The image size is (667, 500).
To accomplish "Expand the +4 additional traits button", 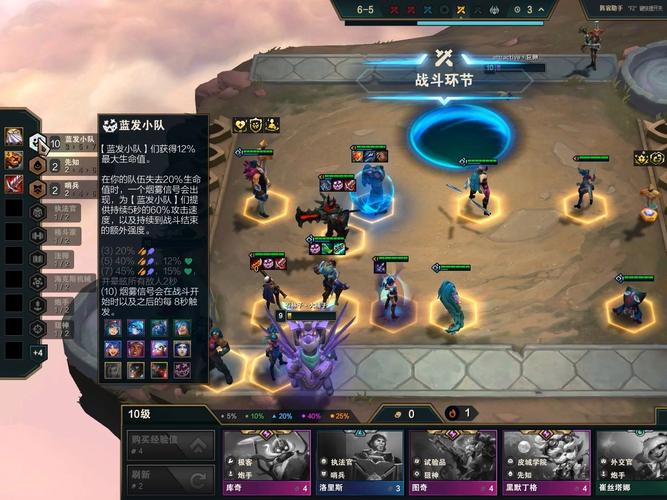I will [37, 352].
